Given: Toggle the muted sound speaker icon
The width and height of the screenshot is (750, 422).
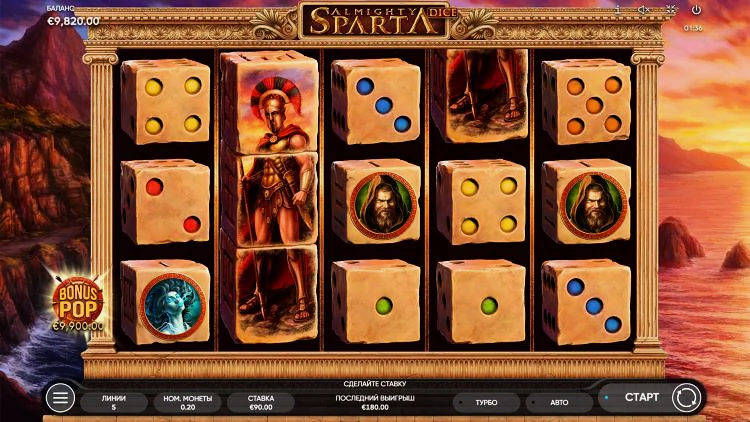Looking at the screenshot, I should 644,10.
